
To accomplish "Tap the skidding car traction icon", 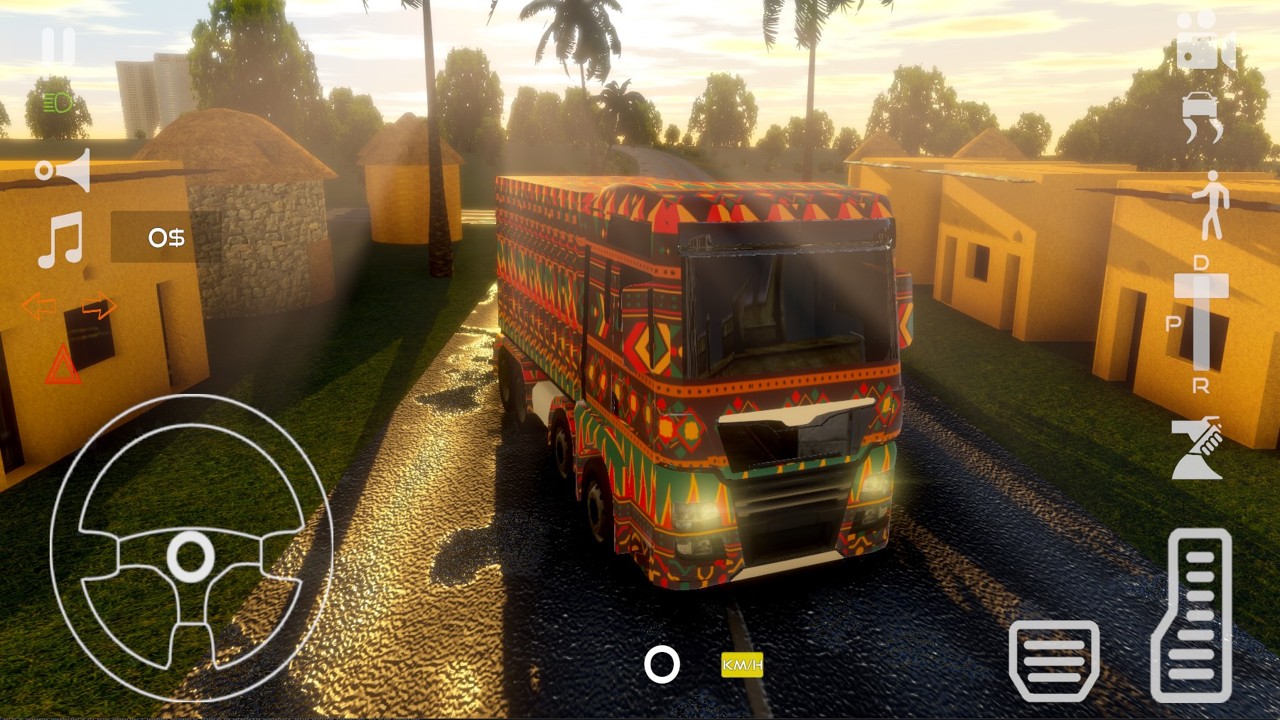I will coord(1203,117).
